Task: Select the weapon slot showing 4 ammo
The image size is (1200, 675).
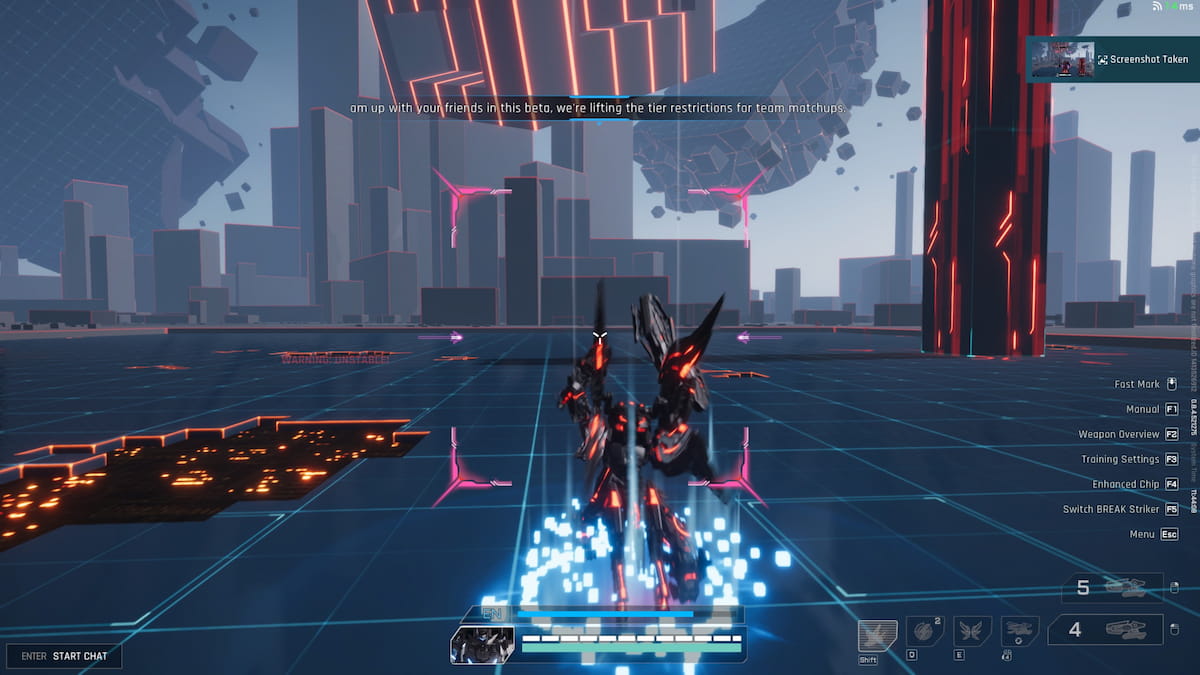Action: [1105, 630]
